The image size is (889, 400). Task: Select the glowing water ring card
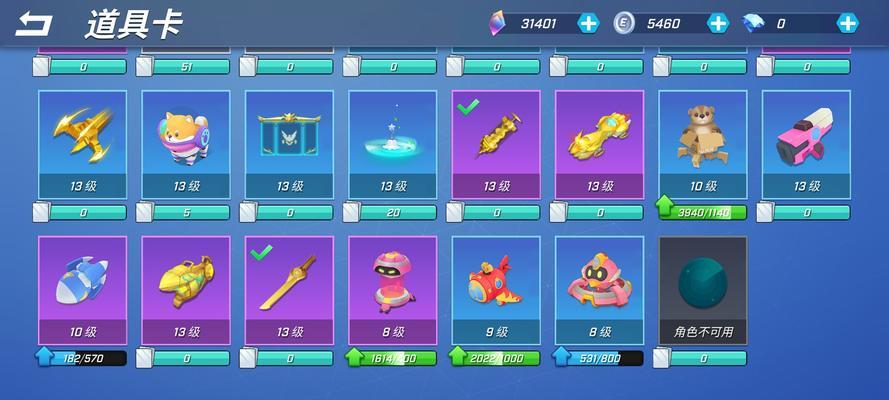click(393, 144)
